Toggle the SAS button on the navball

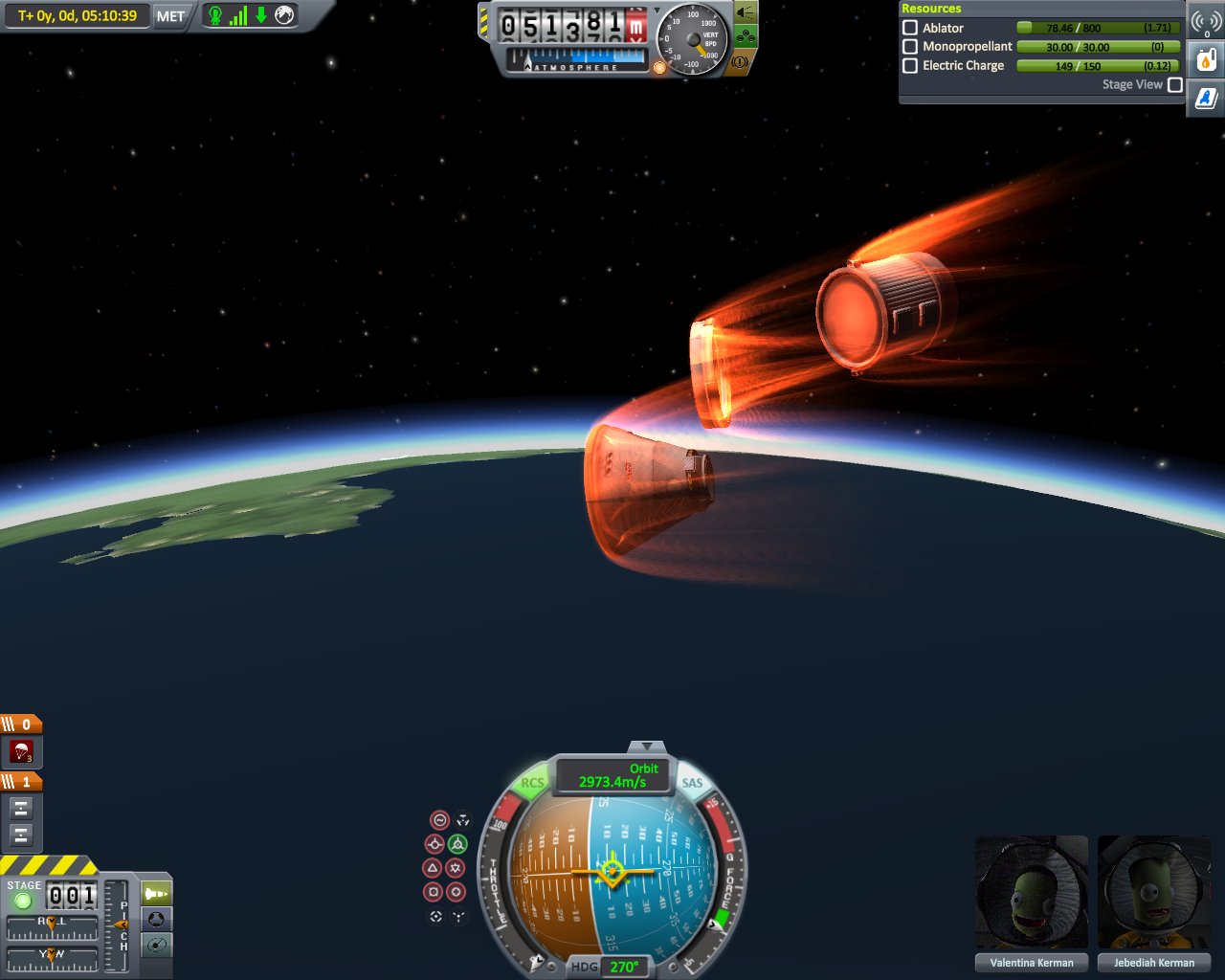point(692,783)
